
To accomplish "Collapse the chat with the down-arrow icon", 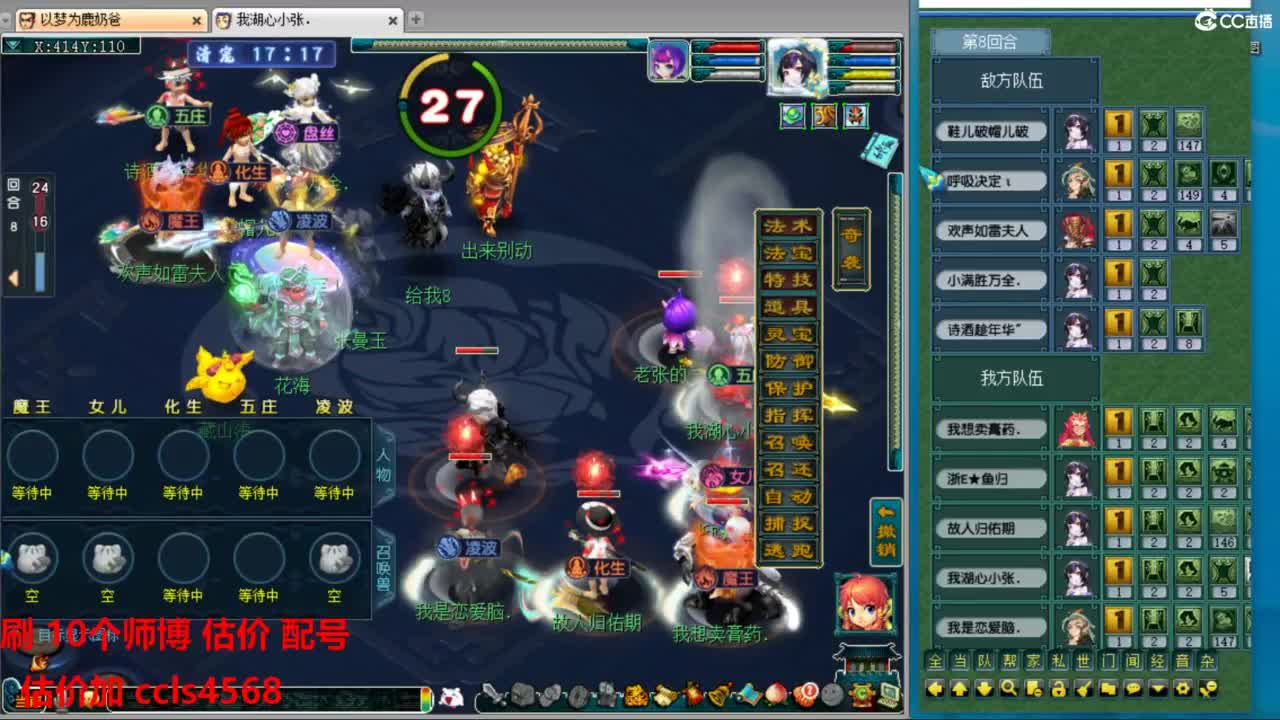I will coord(1158,688).
